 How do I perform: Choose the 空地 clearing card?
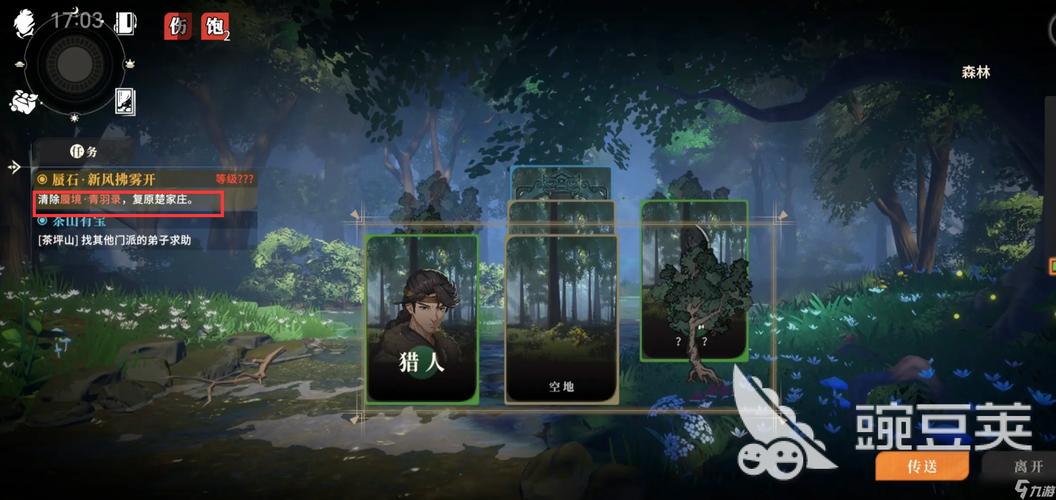[x=560, y=320]
